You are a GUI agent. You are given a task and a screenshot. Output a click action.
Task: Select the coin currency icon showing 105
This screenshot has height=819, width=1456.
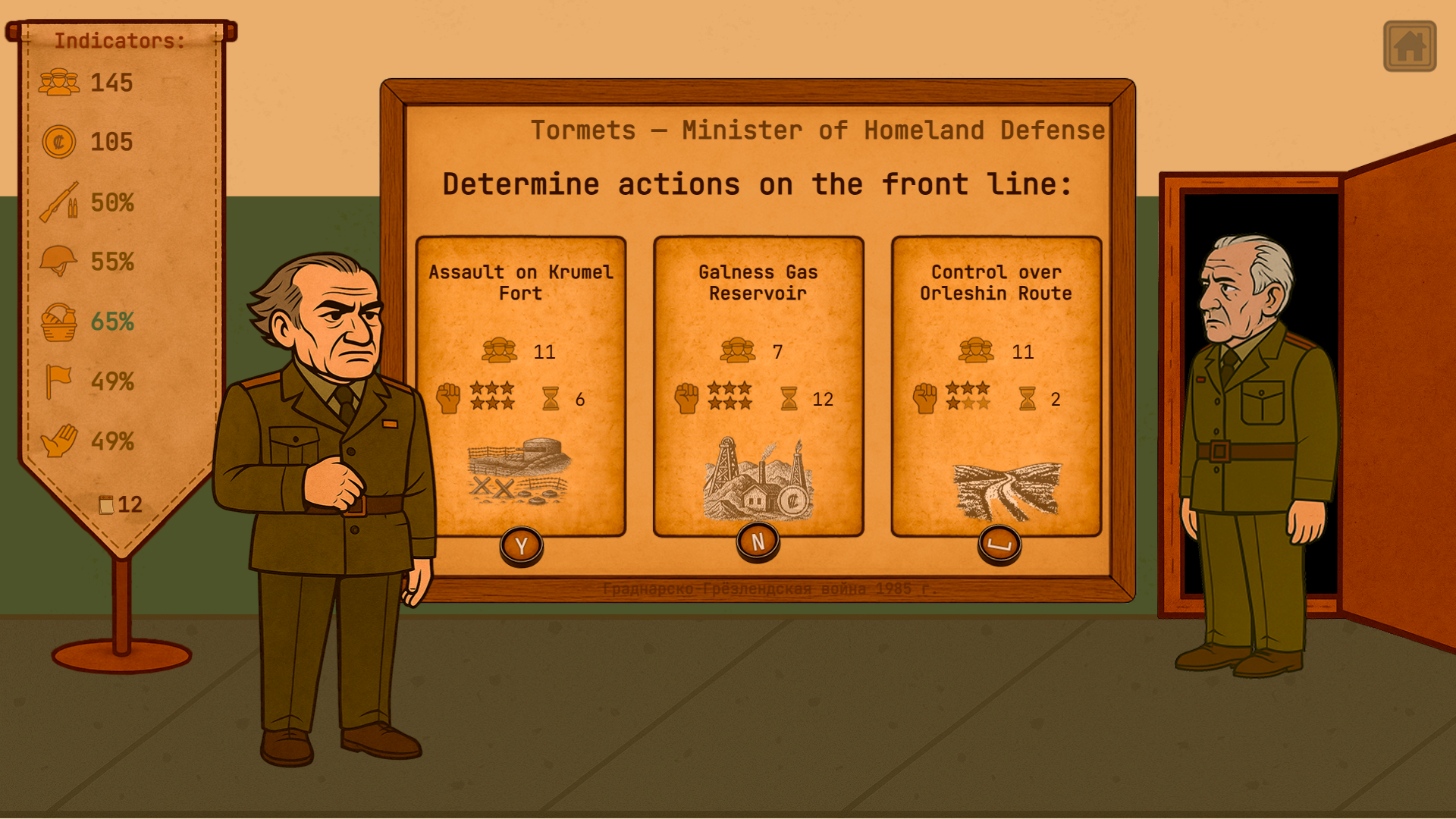coord(59,142)
